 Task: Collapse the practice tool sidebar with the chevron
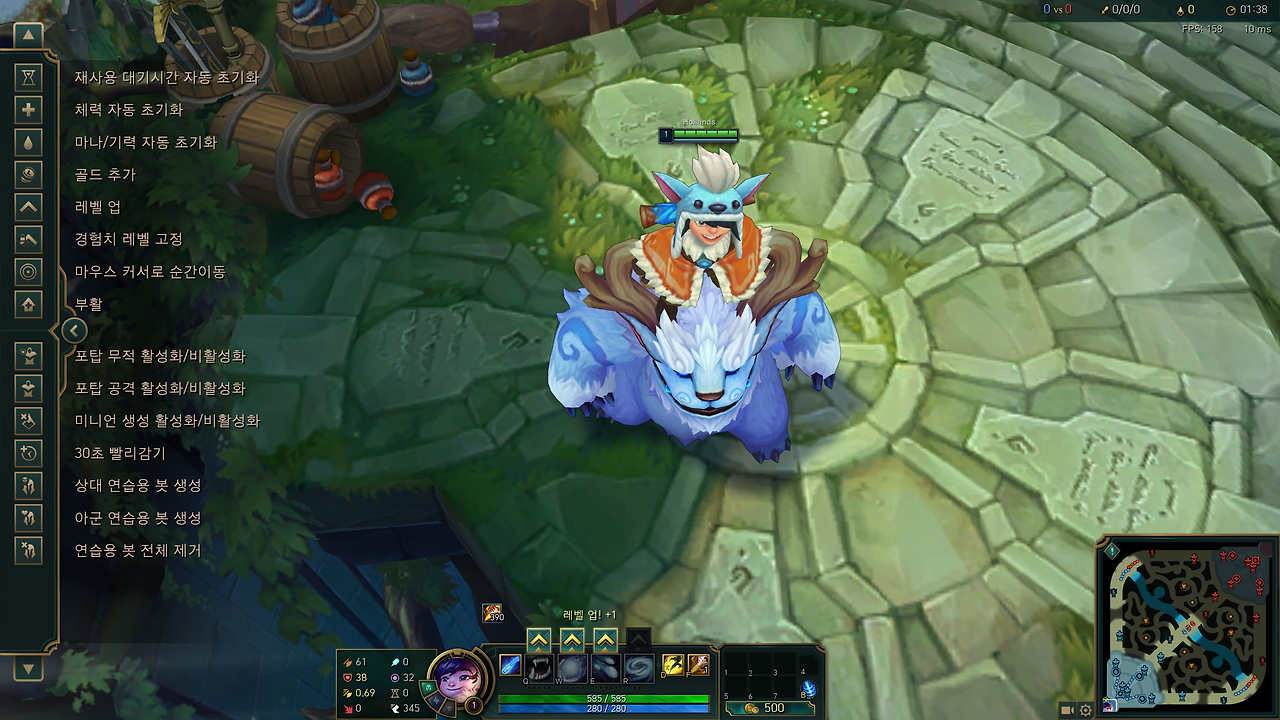pos(76,330)
